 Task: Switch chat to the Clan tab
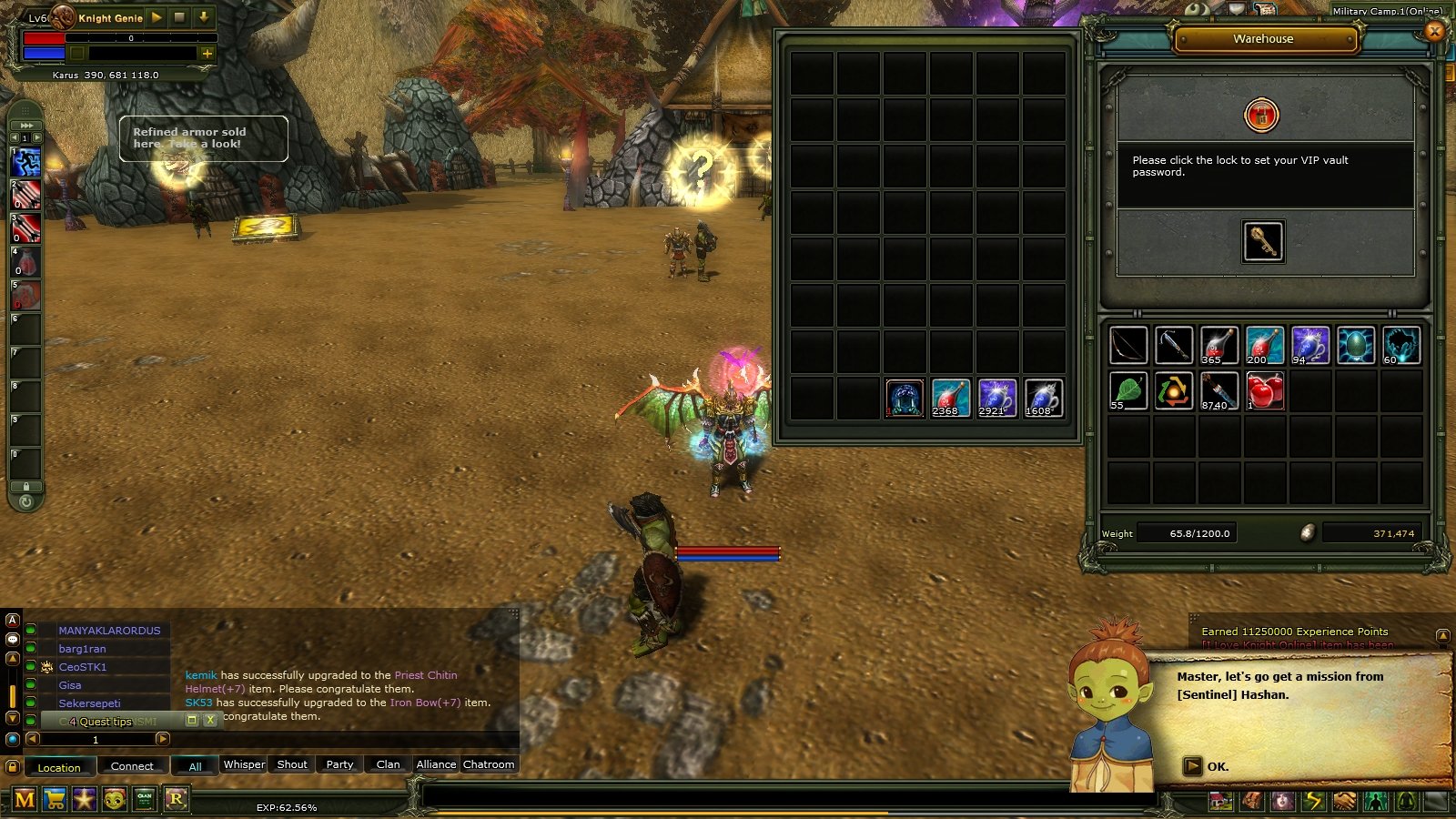coord(388,764)
